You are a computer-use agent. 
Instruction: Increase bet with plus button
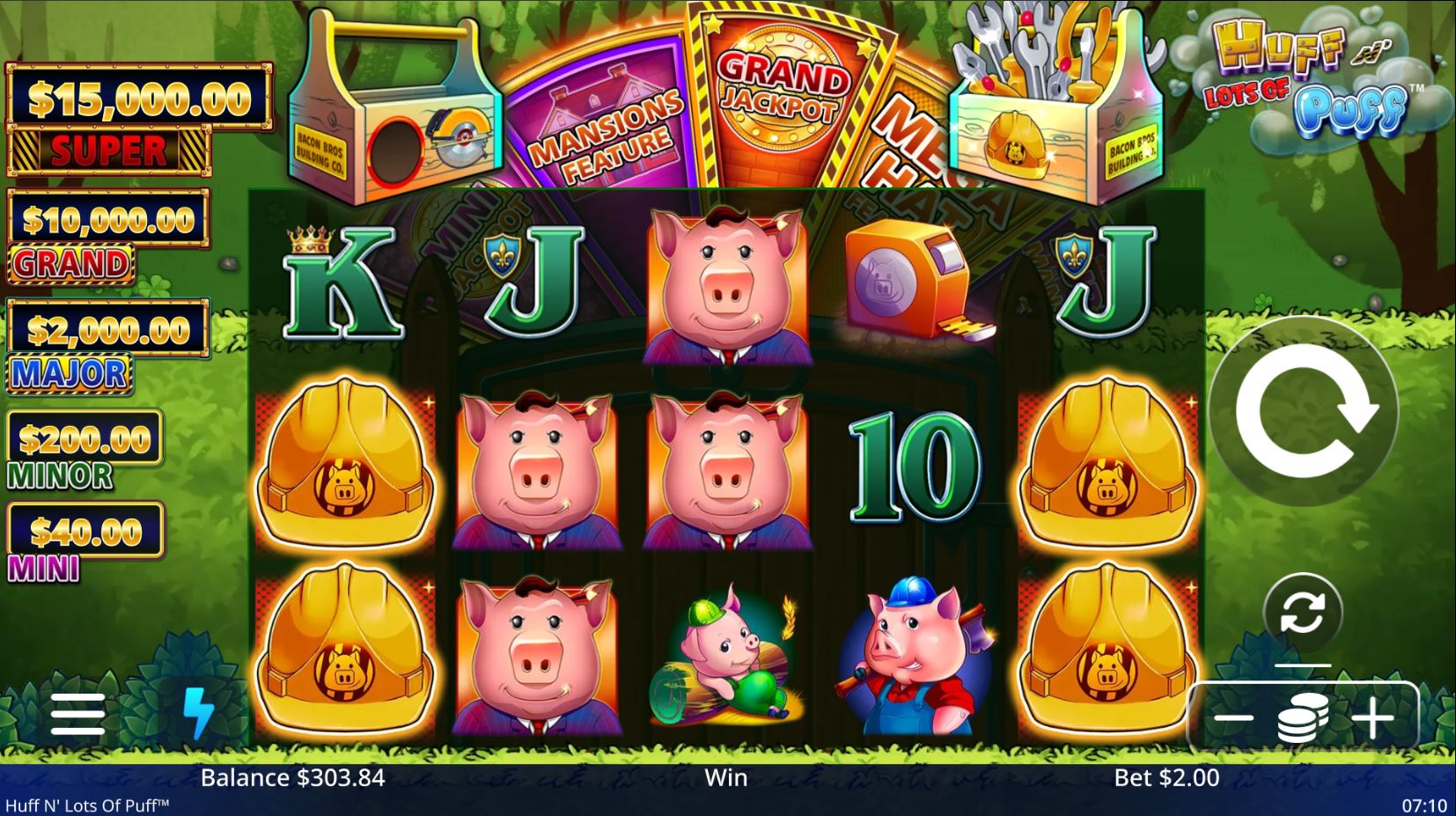(x=1373, y=717)
